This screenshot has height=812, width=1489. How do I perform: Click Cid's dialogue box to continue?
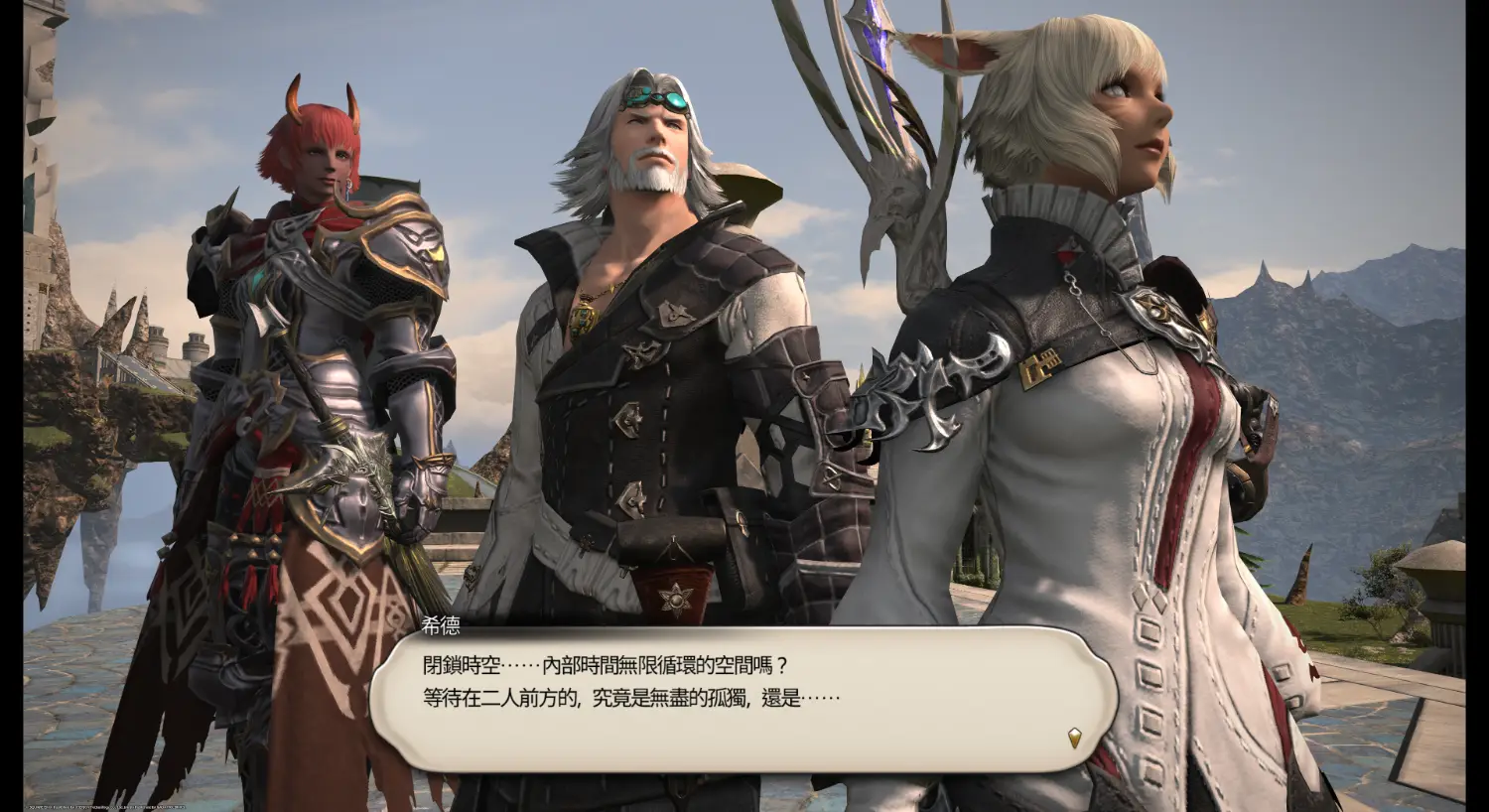(743, 699)
